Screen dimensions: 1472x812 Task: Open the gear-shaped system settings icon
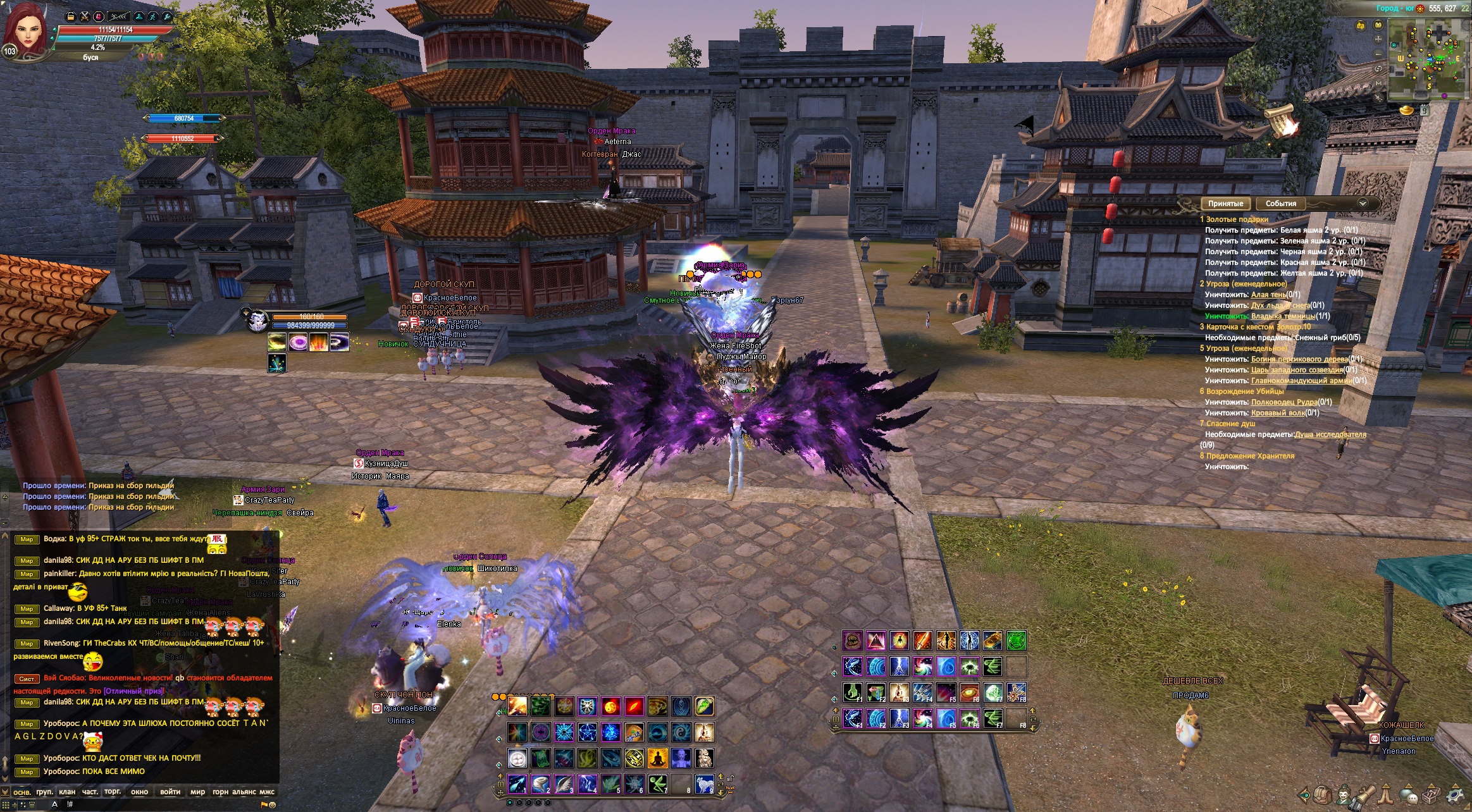click(x=1455, y=794)
